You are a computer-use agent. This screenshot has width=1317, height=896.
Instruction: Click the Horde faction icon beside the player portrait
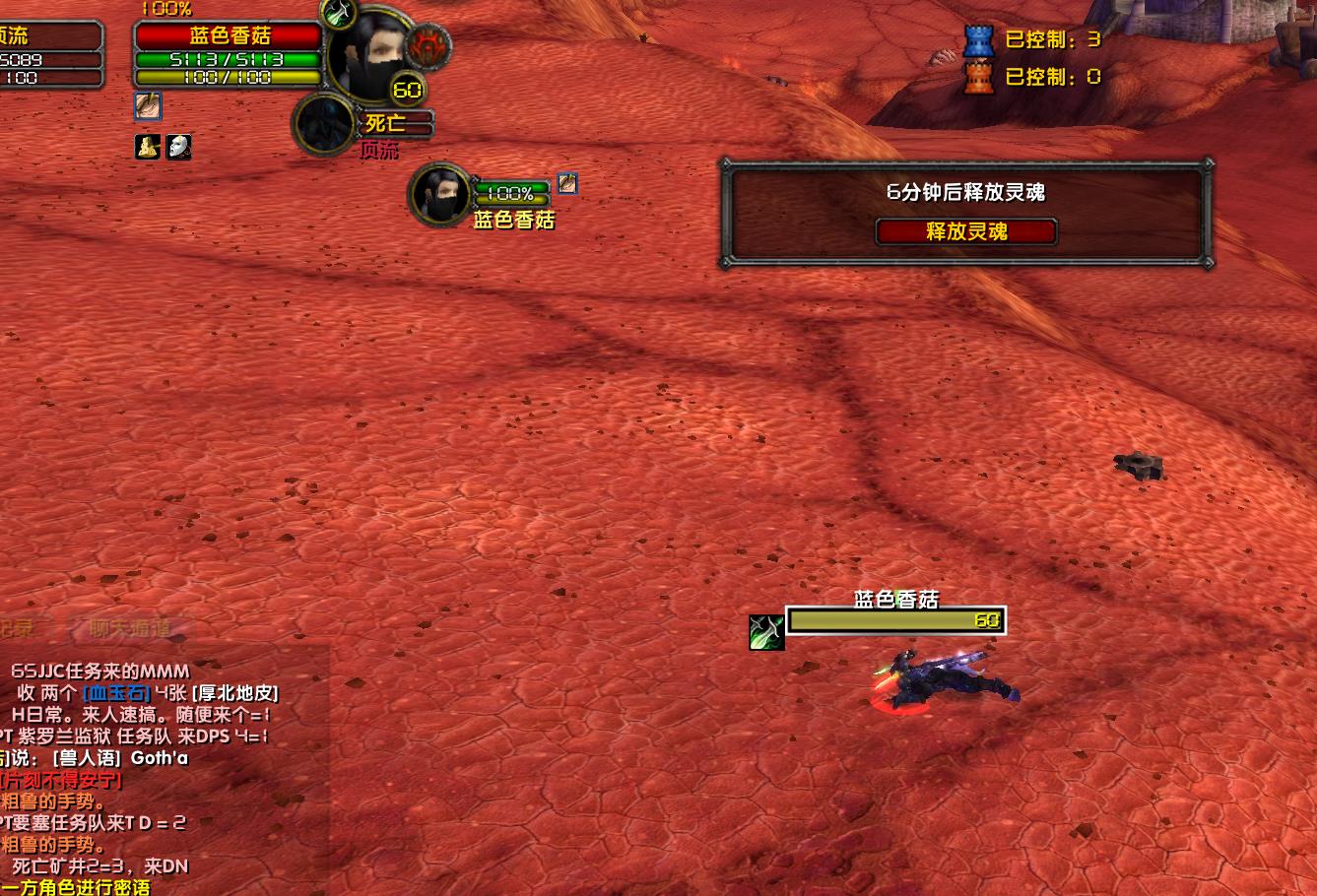pos(427,44)
